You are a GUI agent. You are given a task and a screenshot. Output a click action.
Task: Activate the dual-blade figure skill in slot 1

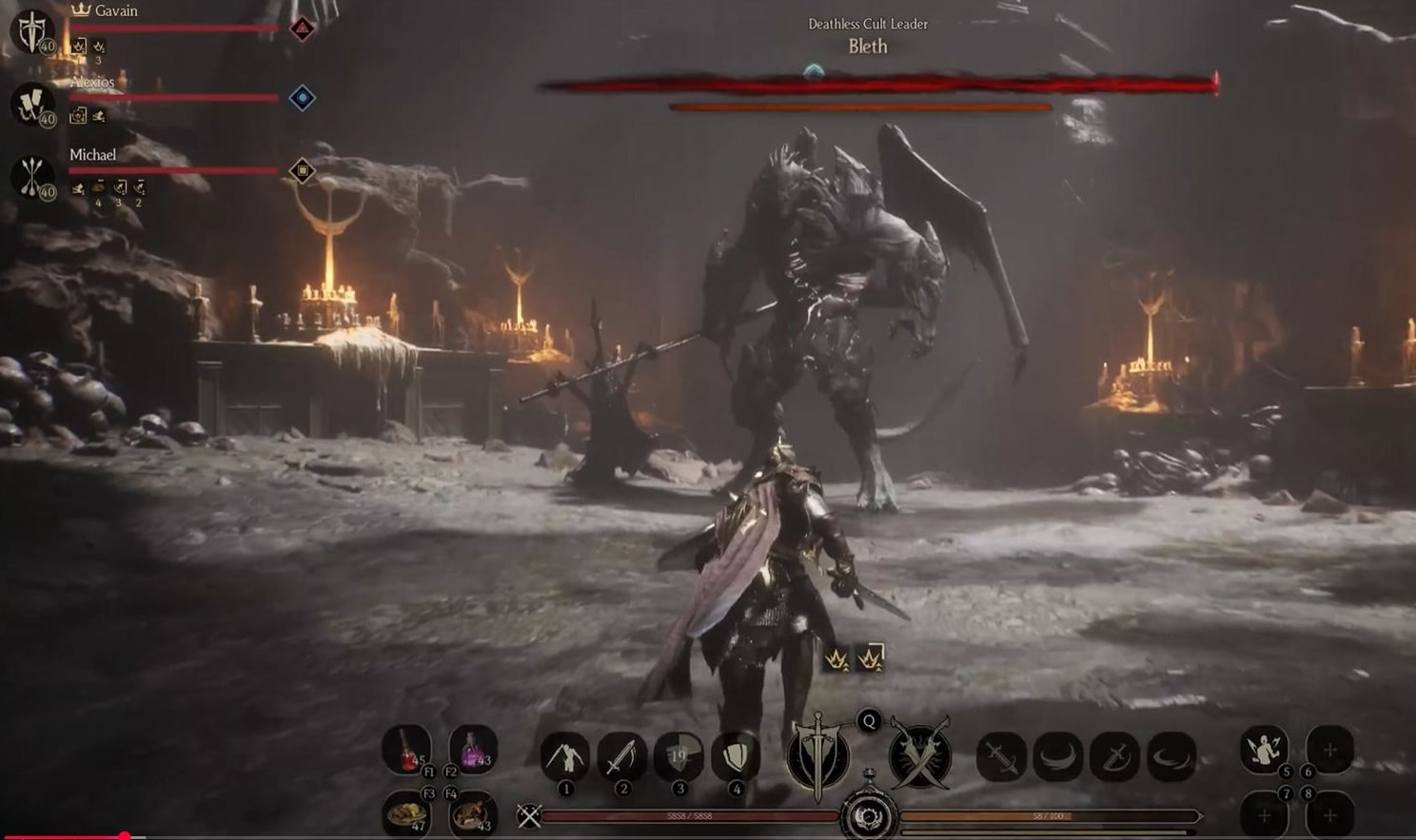coord(564,757)
